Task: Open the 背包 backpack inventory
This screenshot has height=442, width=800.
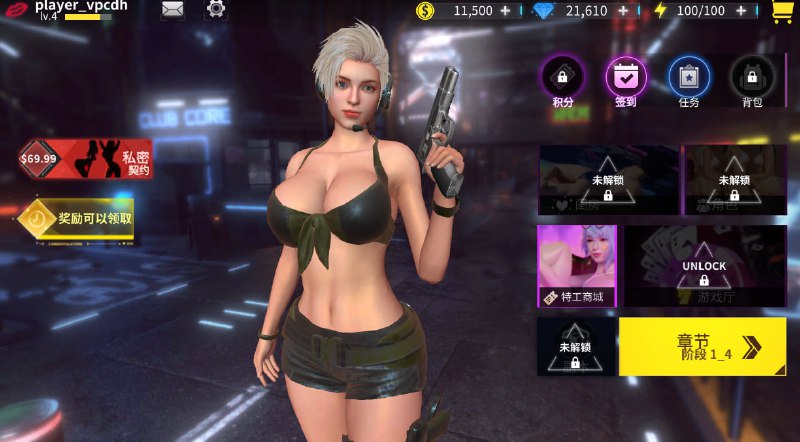Action: (x=752, y=80)
